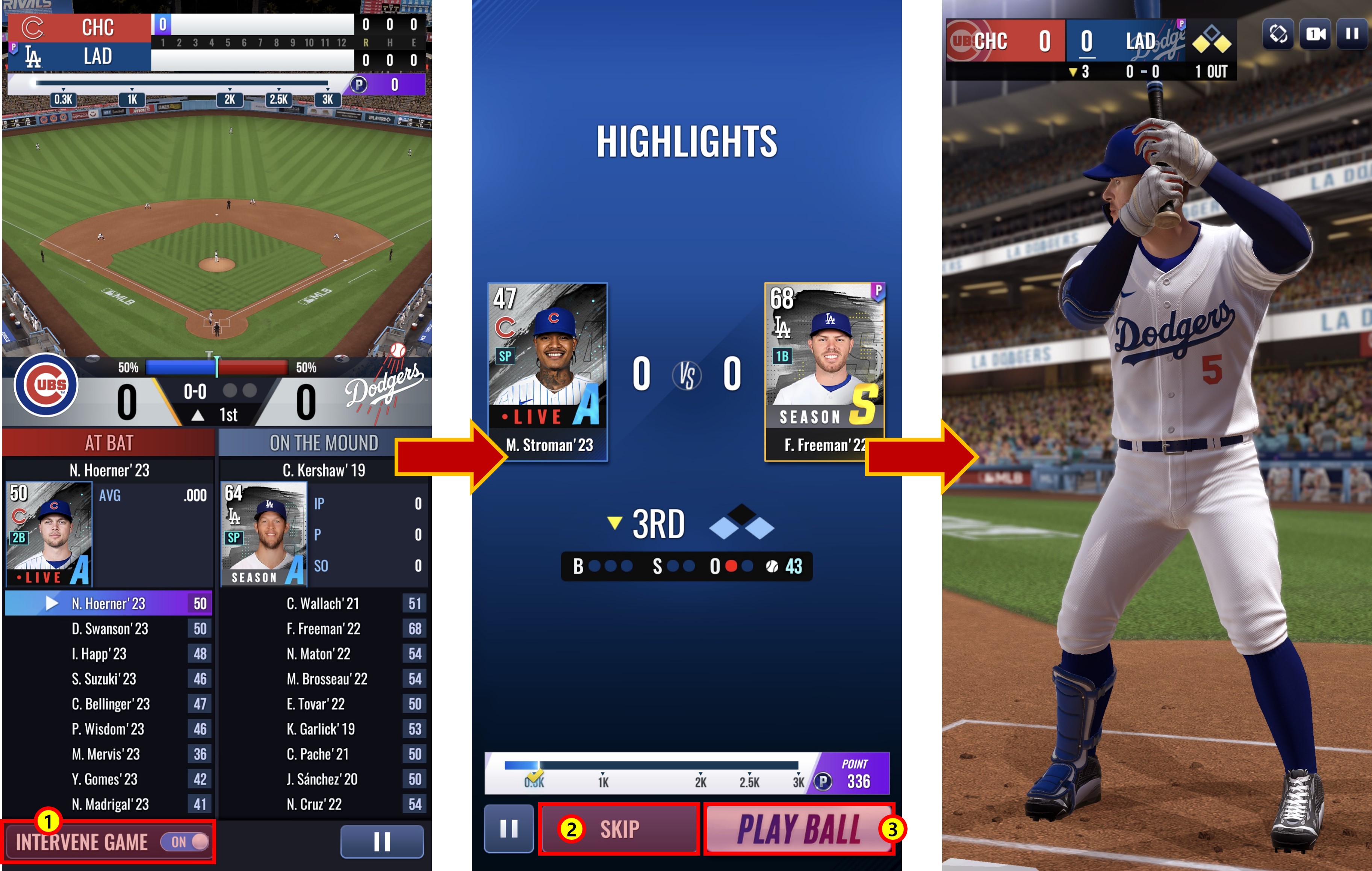Highlight the N. Hoerner'23 lineup row

[108, 604]
